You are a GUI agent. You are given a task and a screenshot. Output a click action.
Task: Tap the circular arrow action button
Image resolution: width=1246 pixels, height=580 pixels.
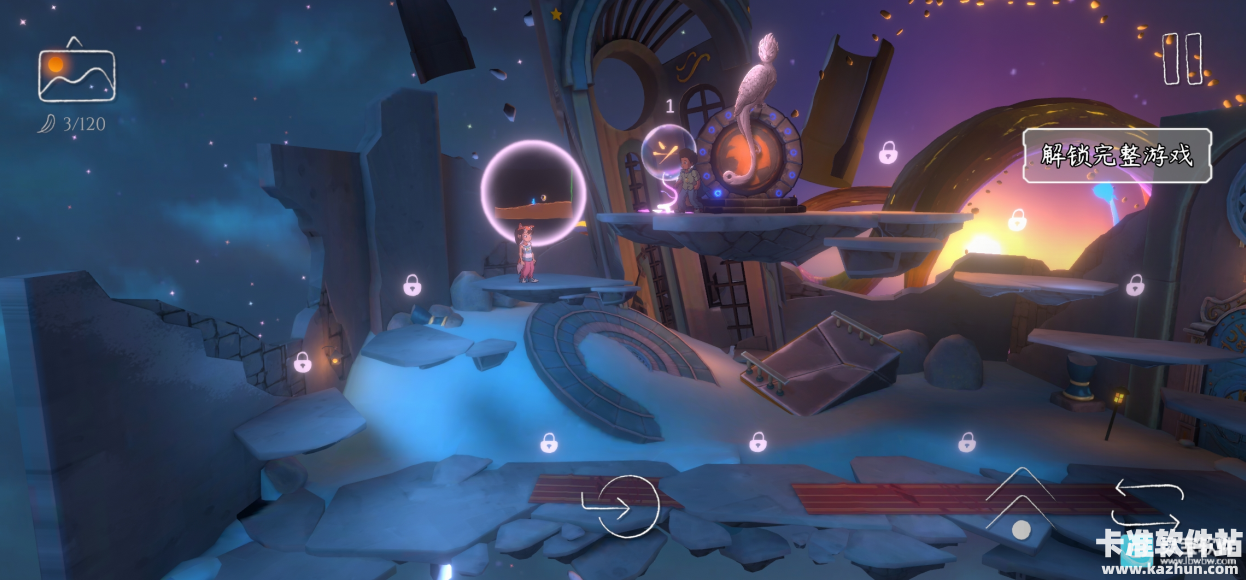622,506
